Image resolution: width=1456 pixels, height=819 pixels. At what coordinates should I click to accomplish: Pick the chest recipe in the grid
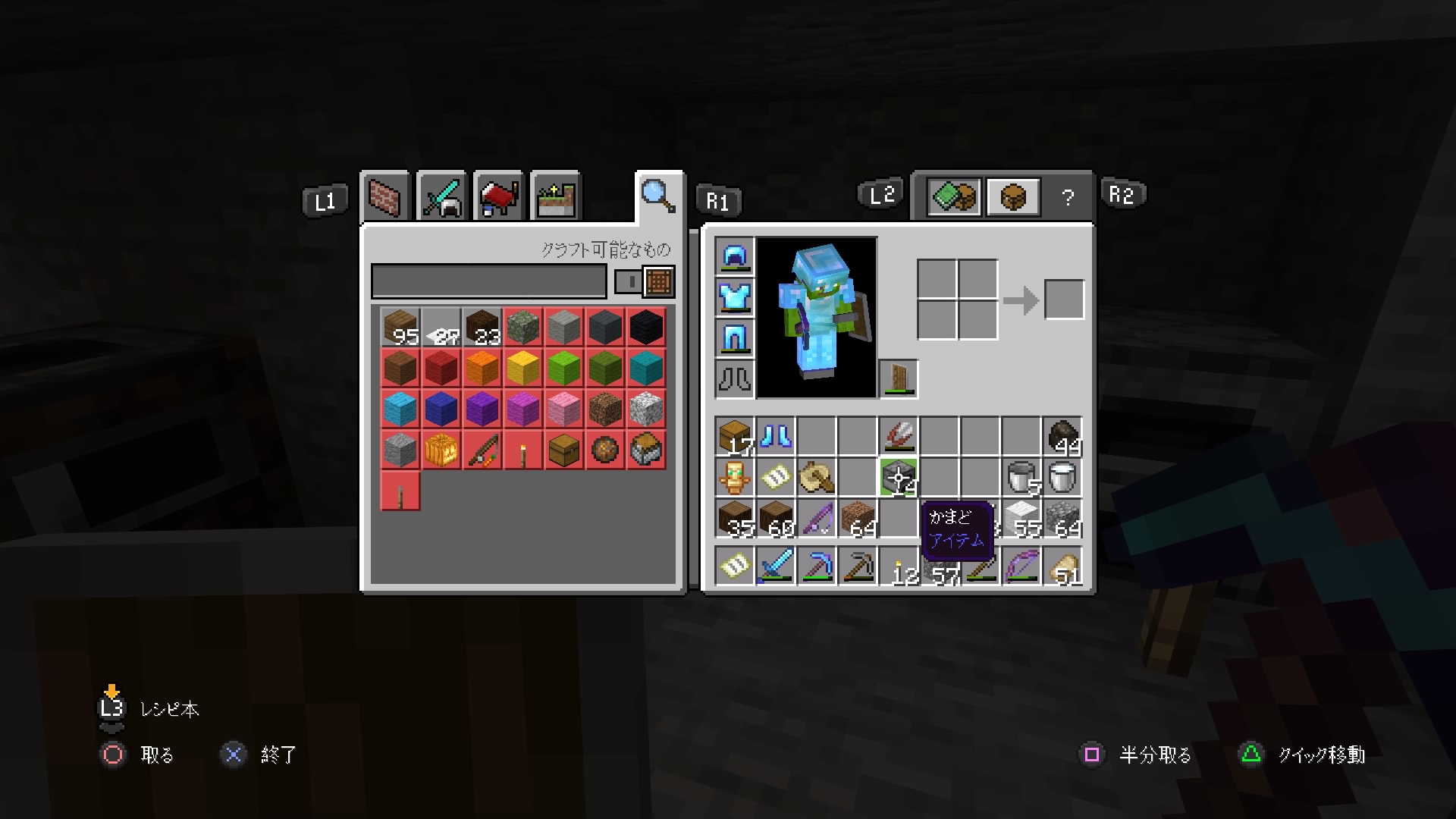[x=563, y=449]
